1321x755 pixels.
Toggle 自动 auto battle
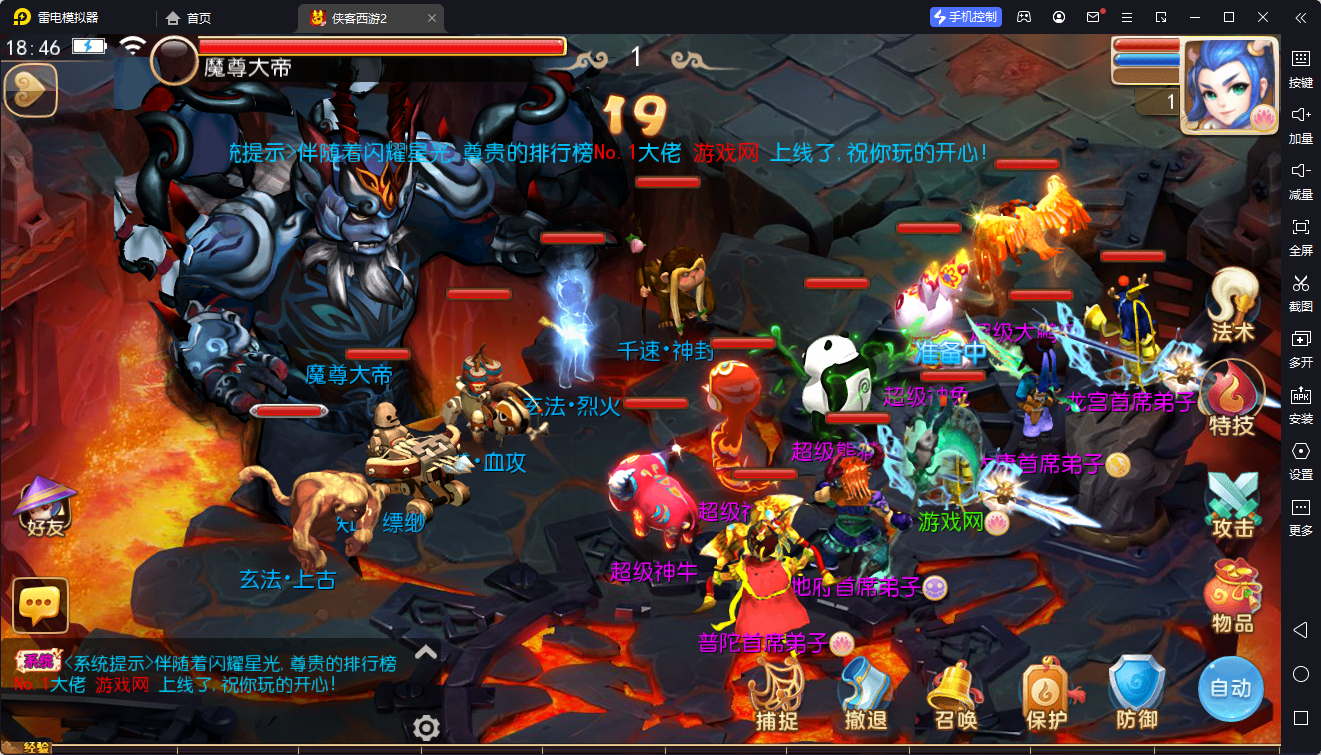1230,688
